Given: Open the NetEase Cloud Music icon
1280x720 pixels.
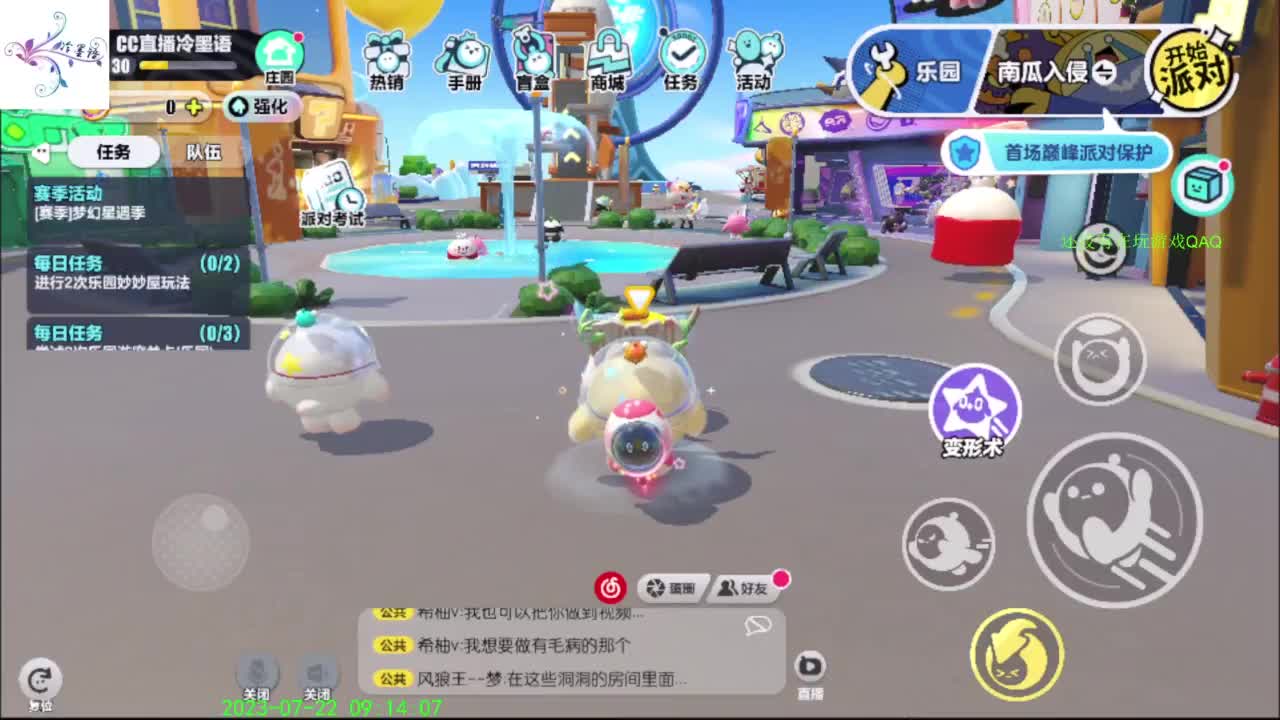Looking at the screenshot, I should [x=611, y=588].
